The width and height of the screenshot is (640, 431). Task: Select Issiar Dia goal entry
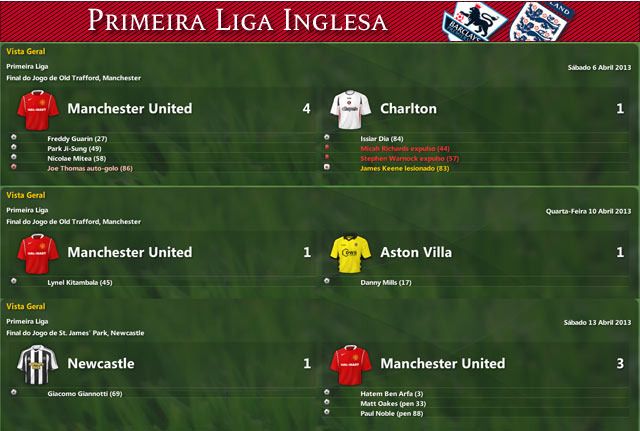point(382,138)
